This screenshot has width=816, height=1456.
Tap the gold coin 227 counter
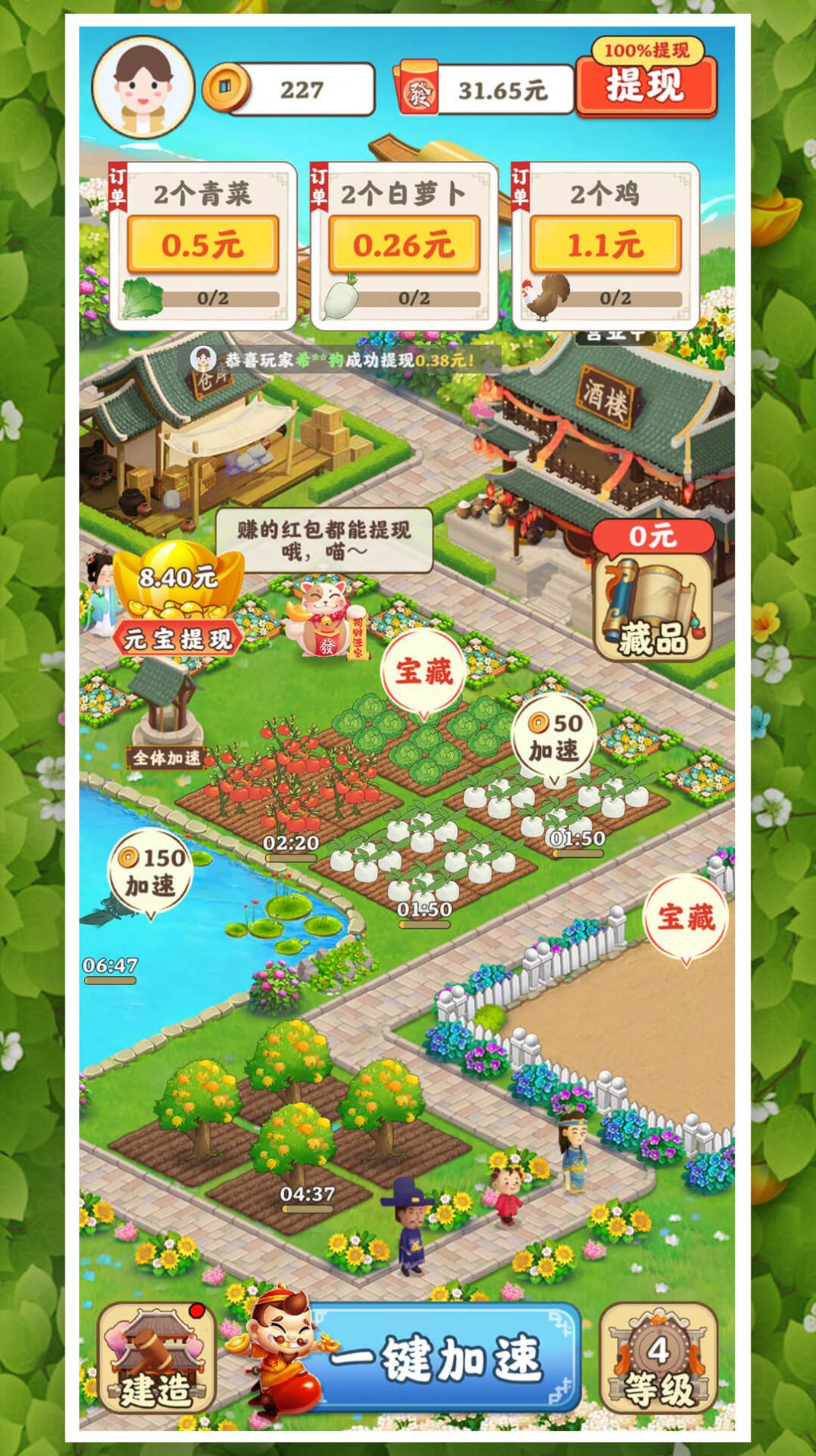coord(290,90)
